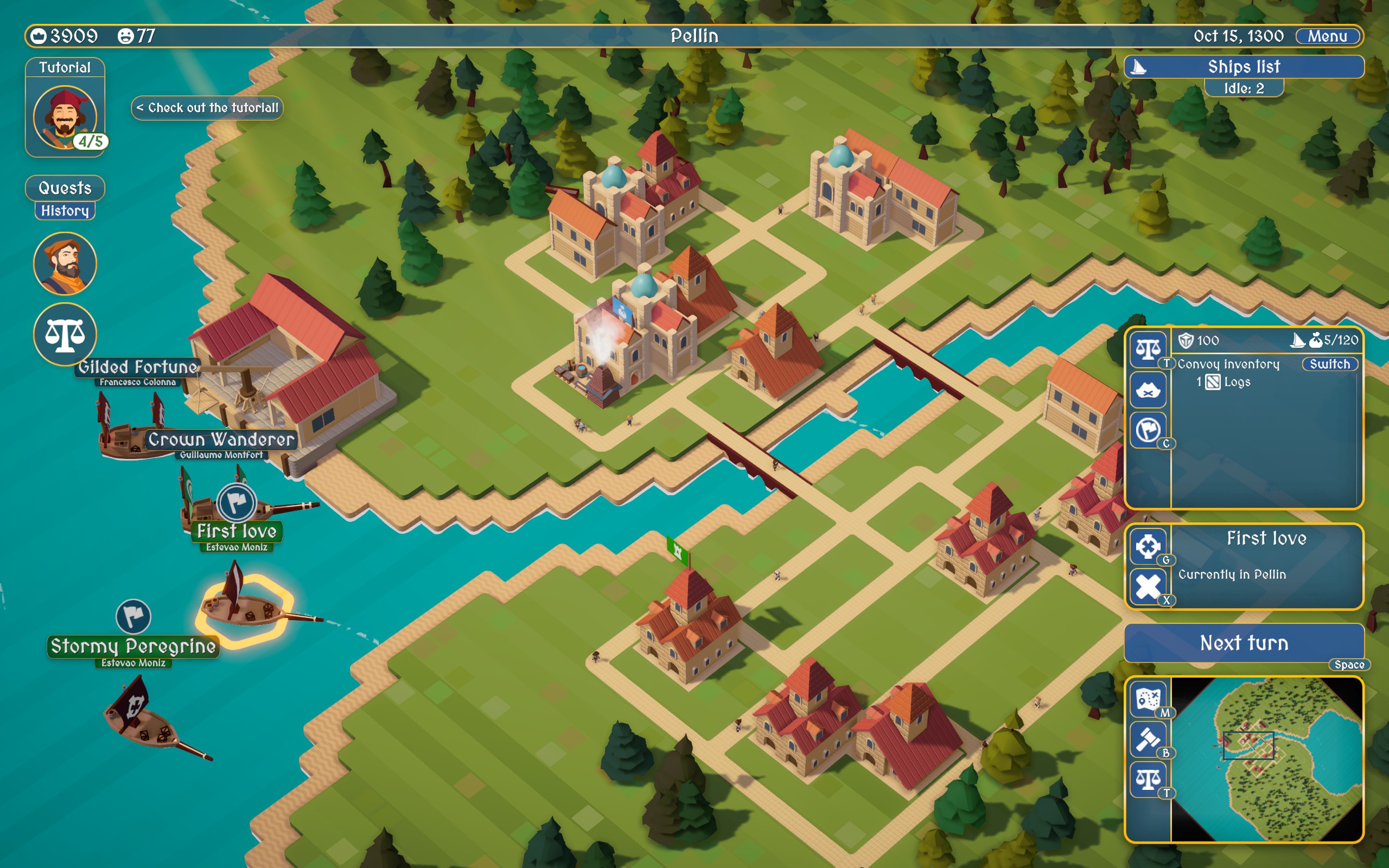Open the Ships list
Screen dimensions: 1389x868
[x=1243, y=67]
